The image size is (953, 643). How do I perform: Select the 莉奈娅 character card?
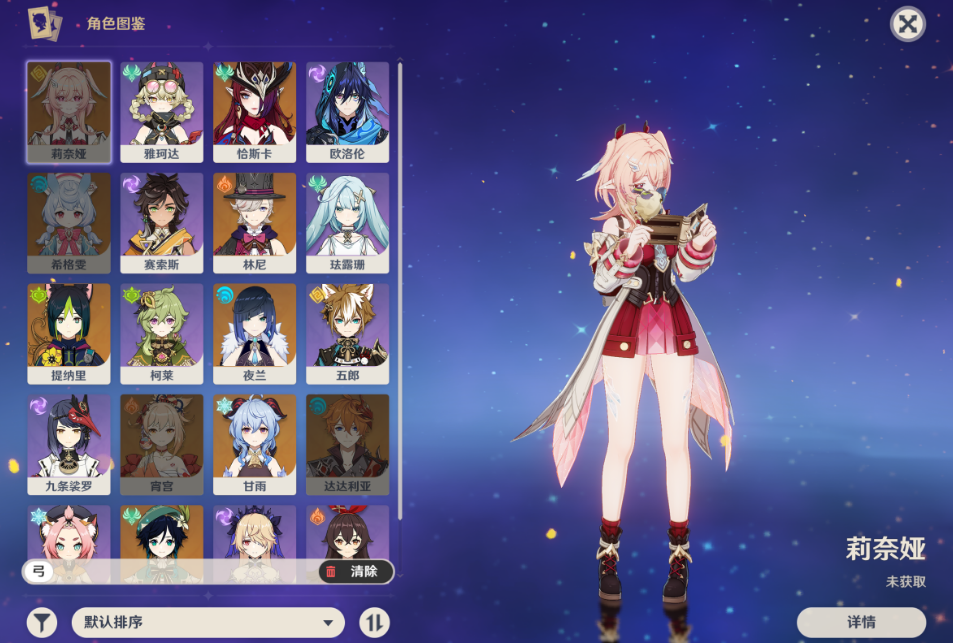tap(69, 111)
